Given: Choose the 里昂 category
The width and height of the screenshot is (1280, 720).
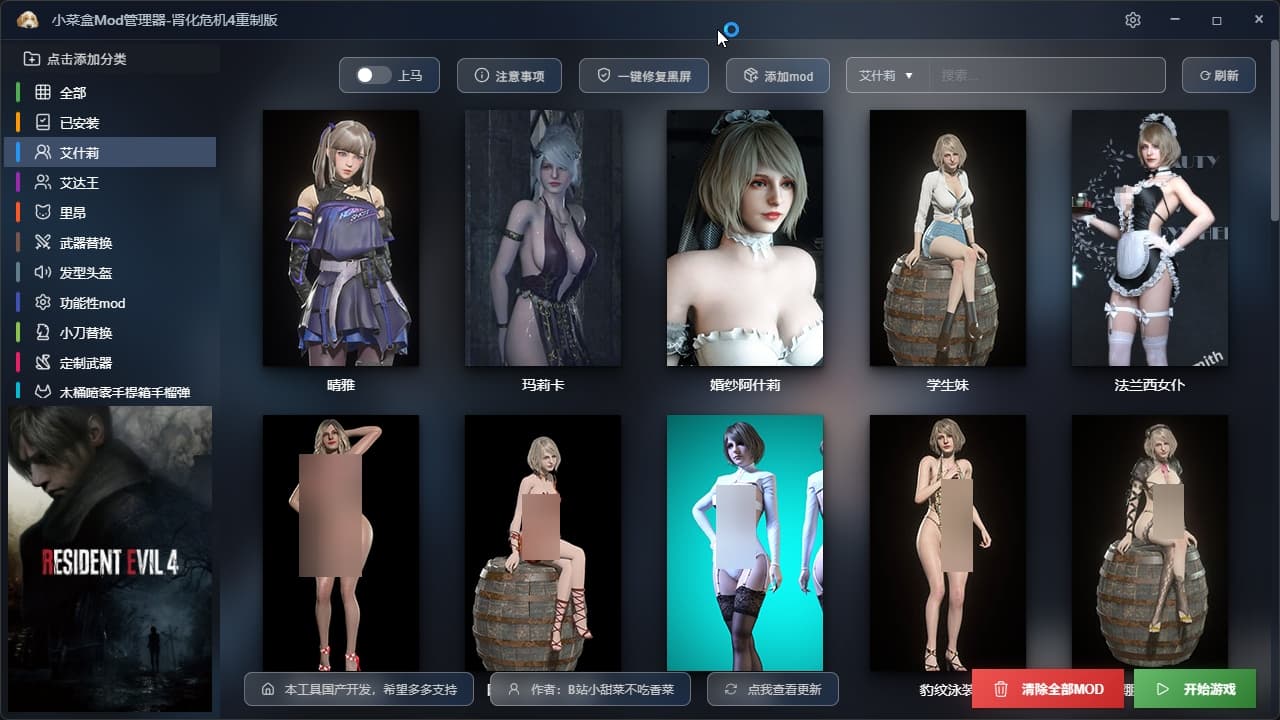Looking at the screenshot, I should coord(73,213).
